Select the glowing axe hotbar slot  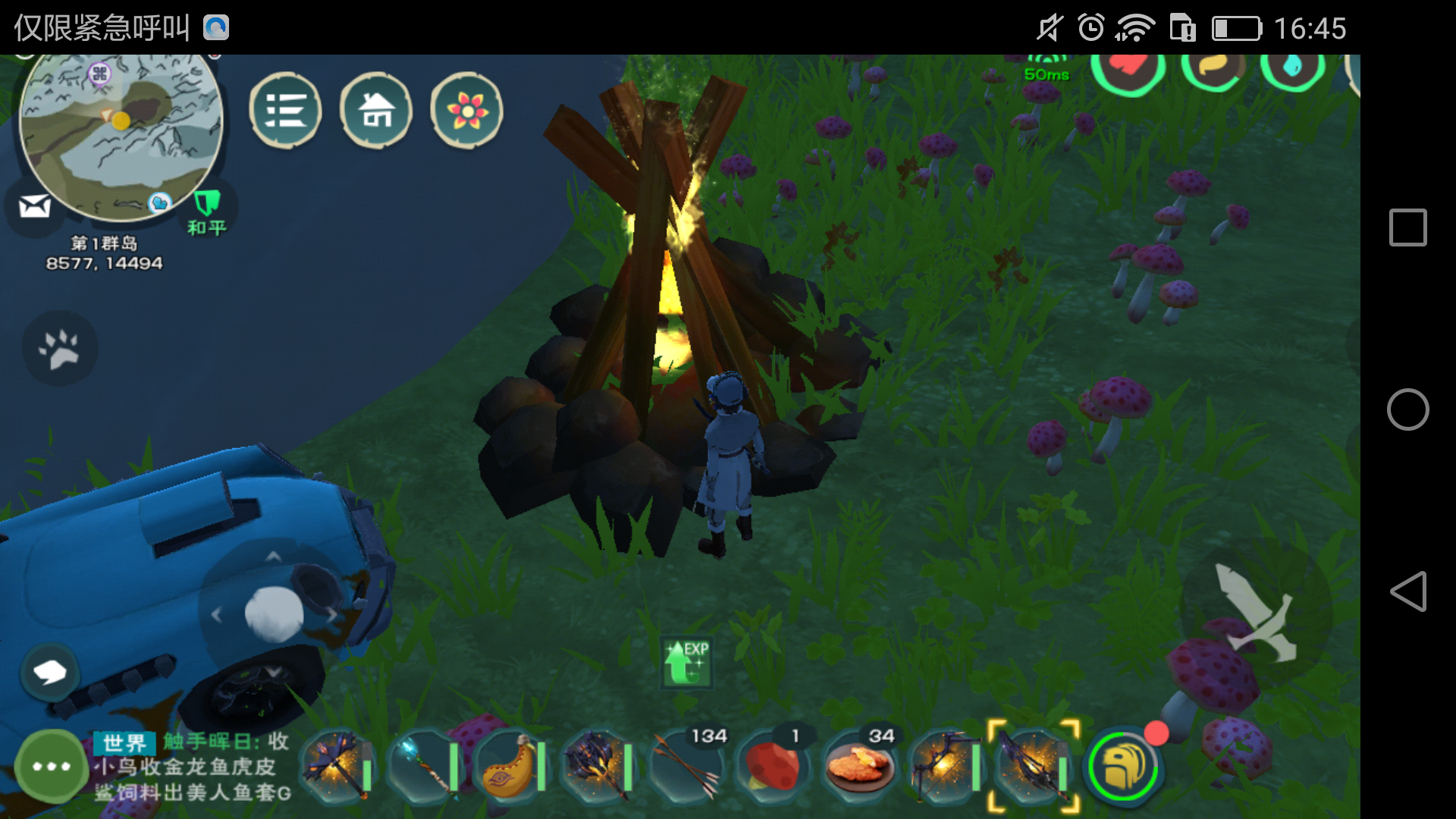click(337, 766)
